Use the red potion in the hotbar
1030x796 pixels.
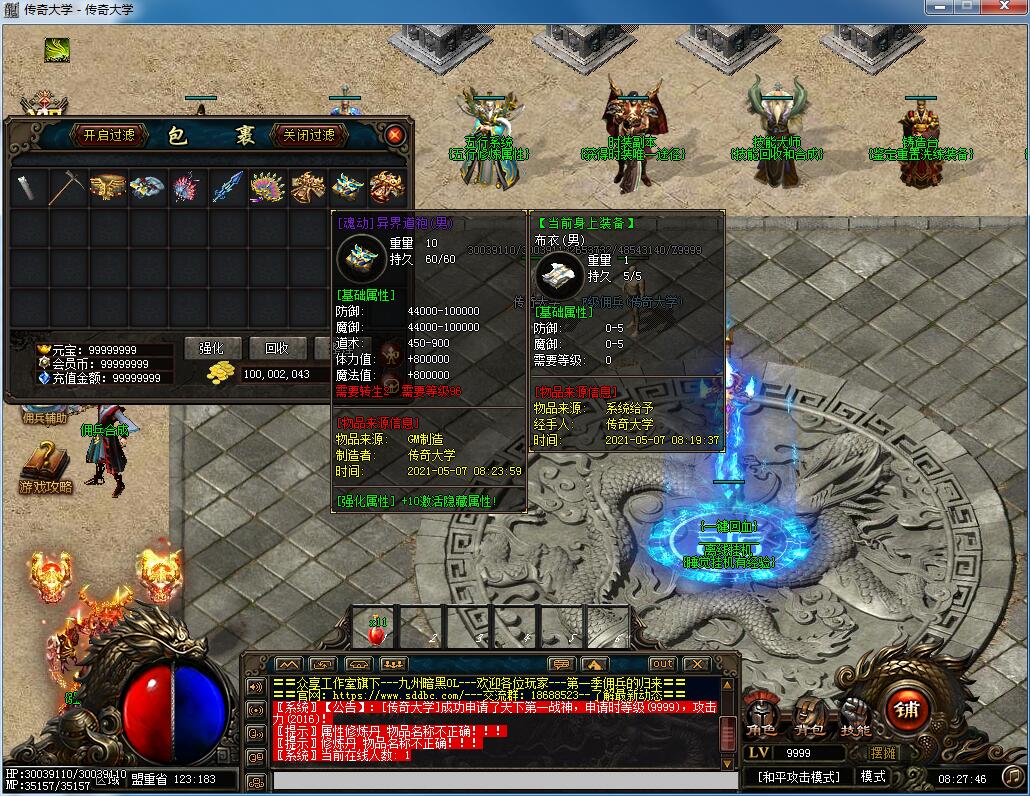(x=377, y=632)
